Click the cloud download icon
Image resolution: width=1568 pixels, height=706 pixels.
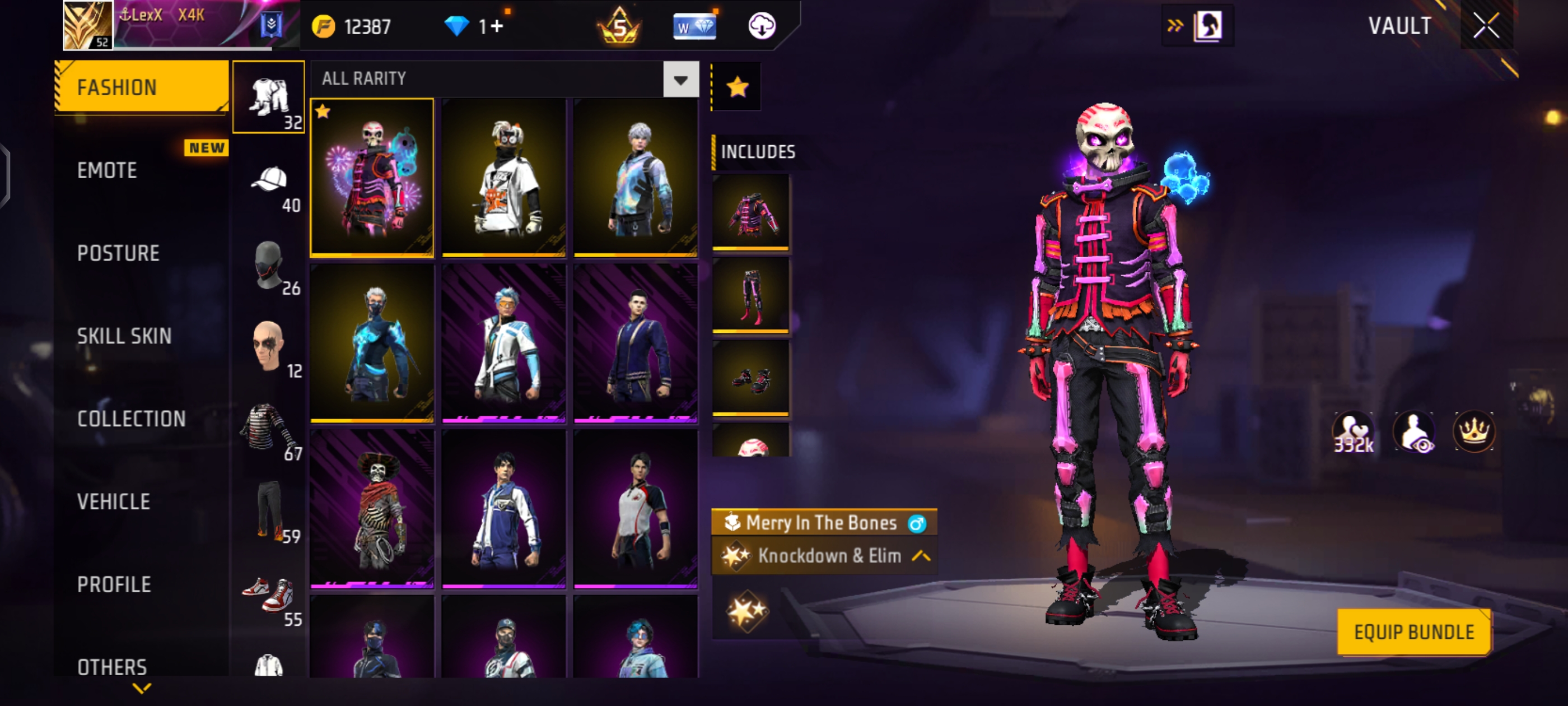coord(761,26)
